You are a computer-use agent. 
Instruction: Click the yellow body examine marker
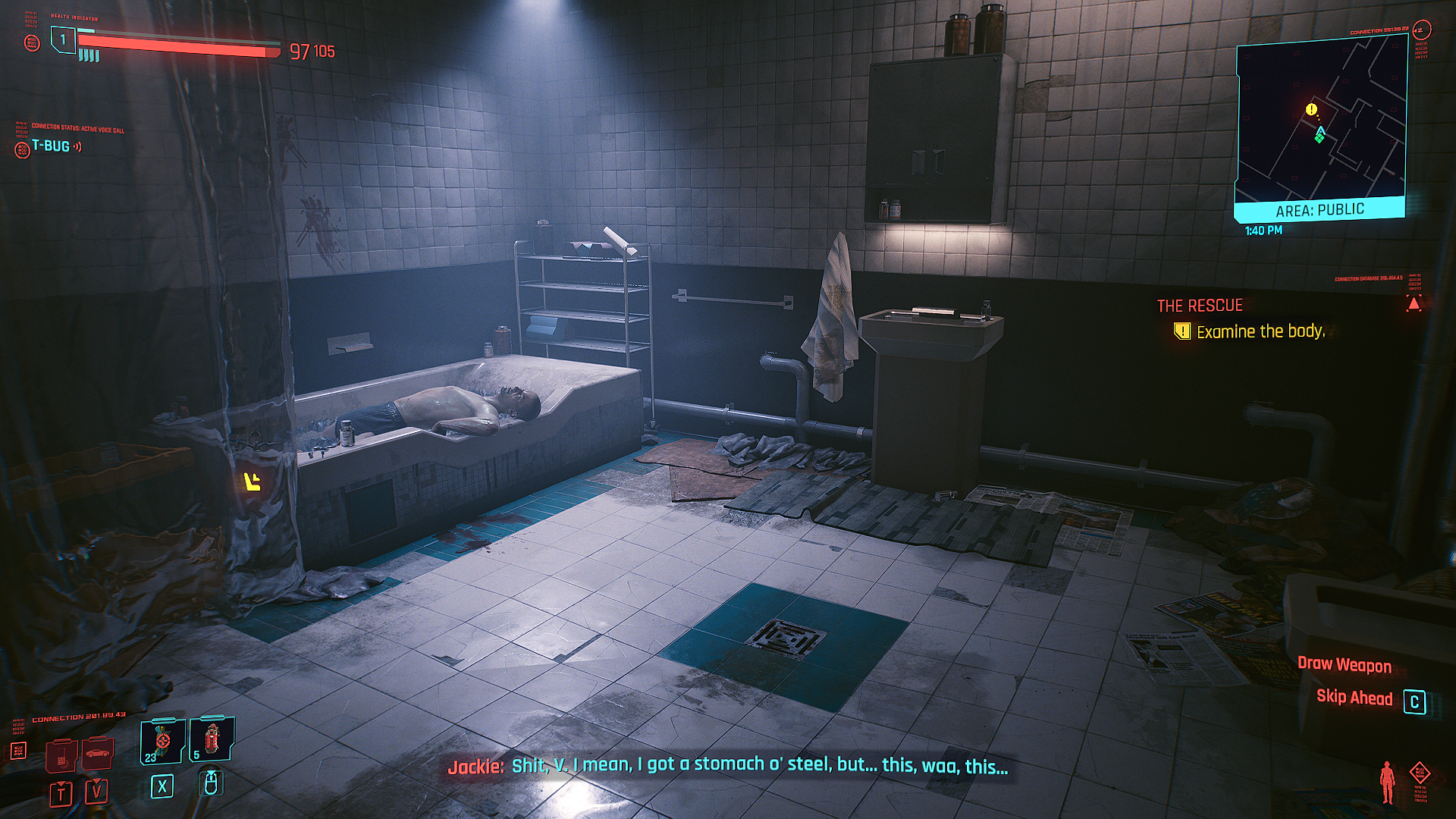point(253,481)
